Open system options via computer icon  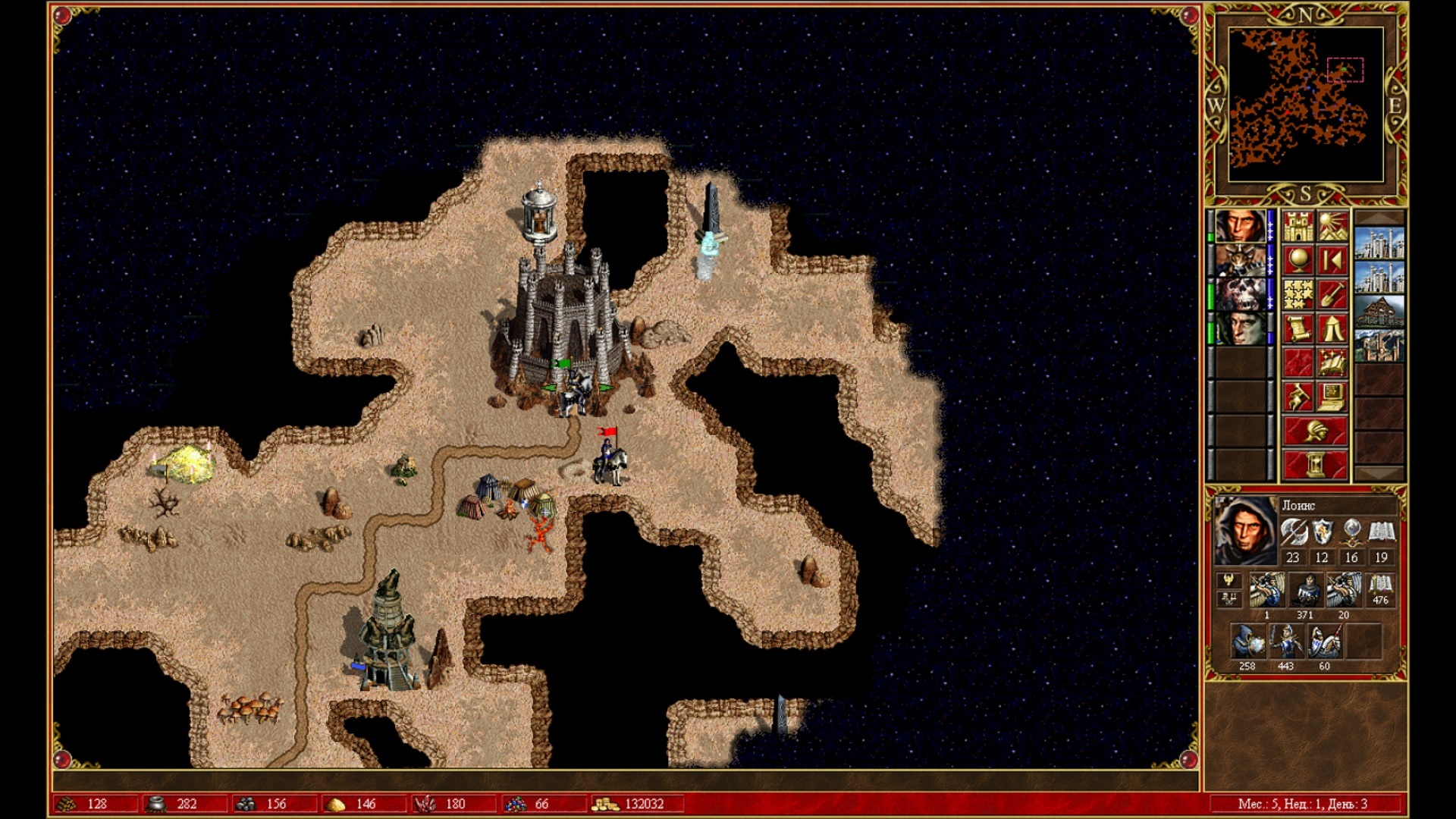pos(1332,396)
